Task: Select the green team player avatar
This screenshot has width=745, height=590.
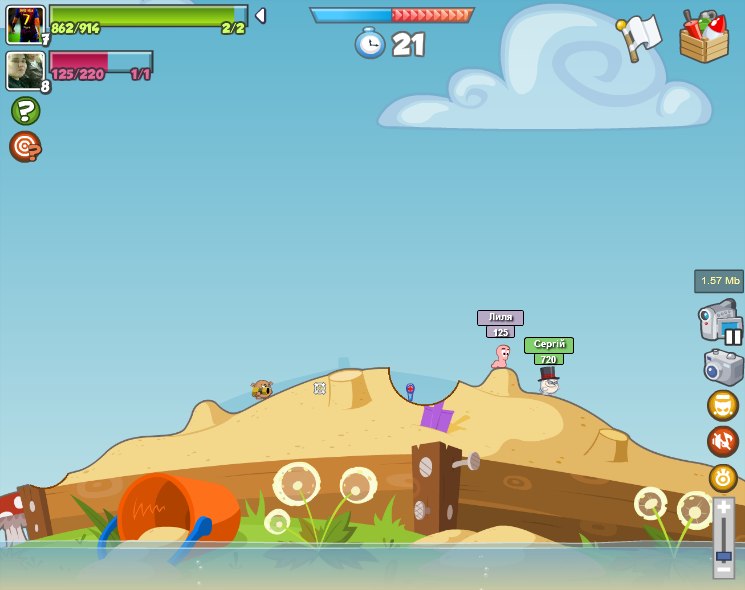Action: click(x=24, y=24)
